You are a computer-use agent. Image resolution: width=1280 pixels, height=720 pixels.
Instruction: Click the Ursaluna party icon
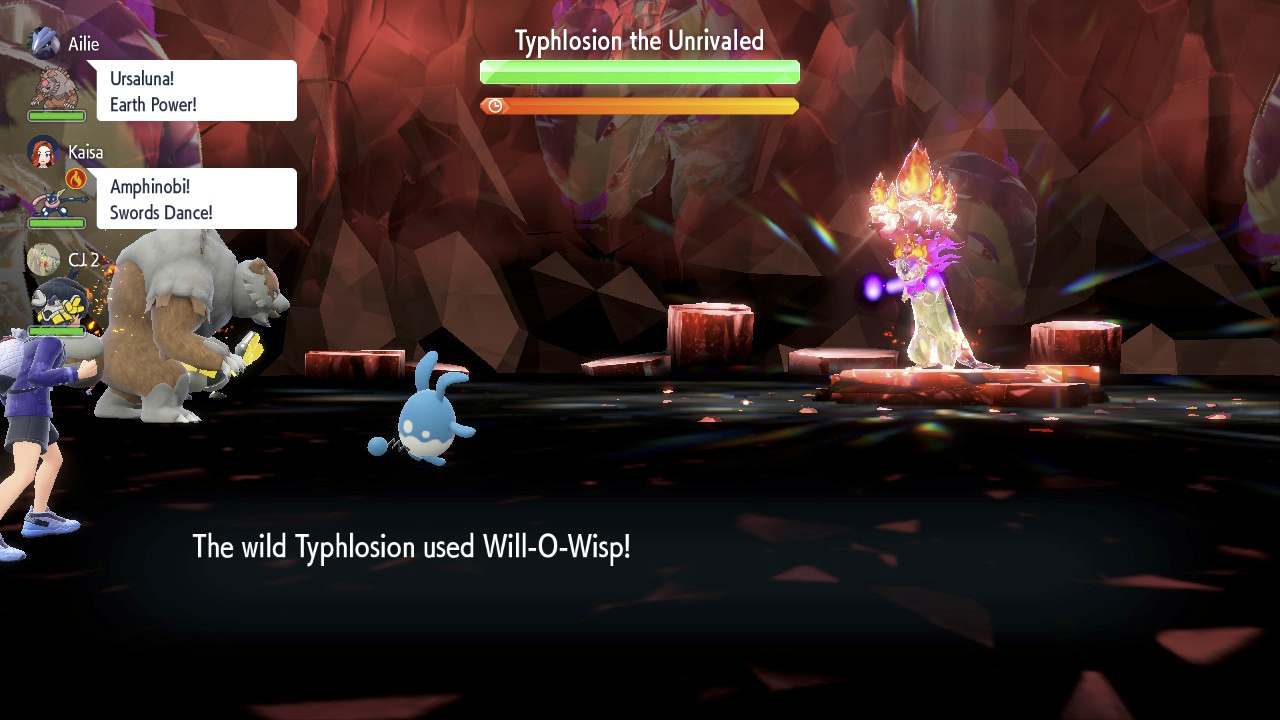coord(53,88)
